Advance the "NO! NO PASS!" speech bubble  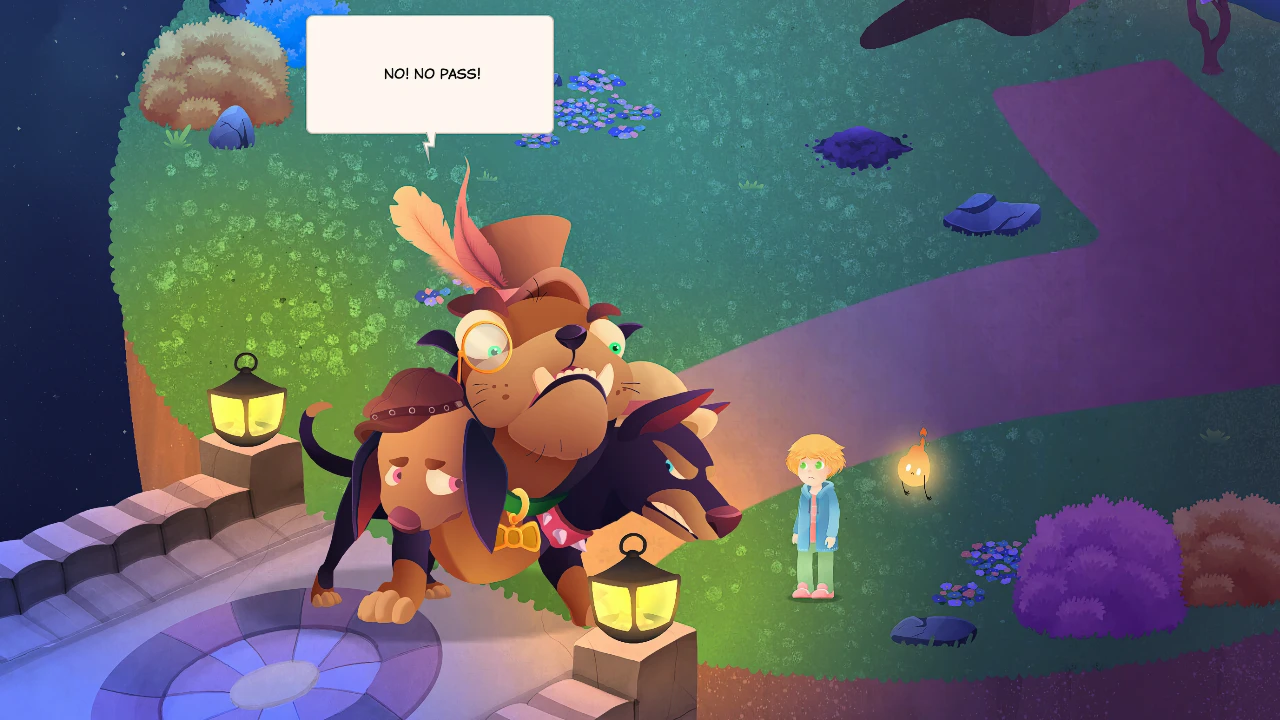(x=430, y=75)
